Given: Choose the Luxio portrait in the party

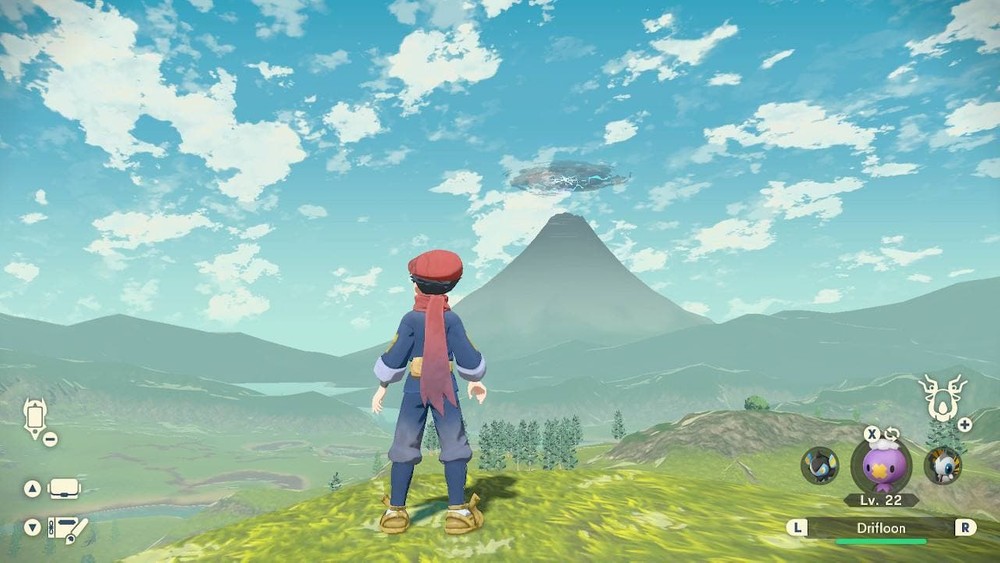Looking at the screenshot, I should (x=820, y=466).
